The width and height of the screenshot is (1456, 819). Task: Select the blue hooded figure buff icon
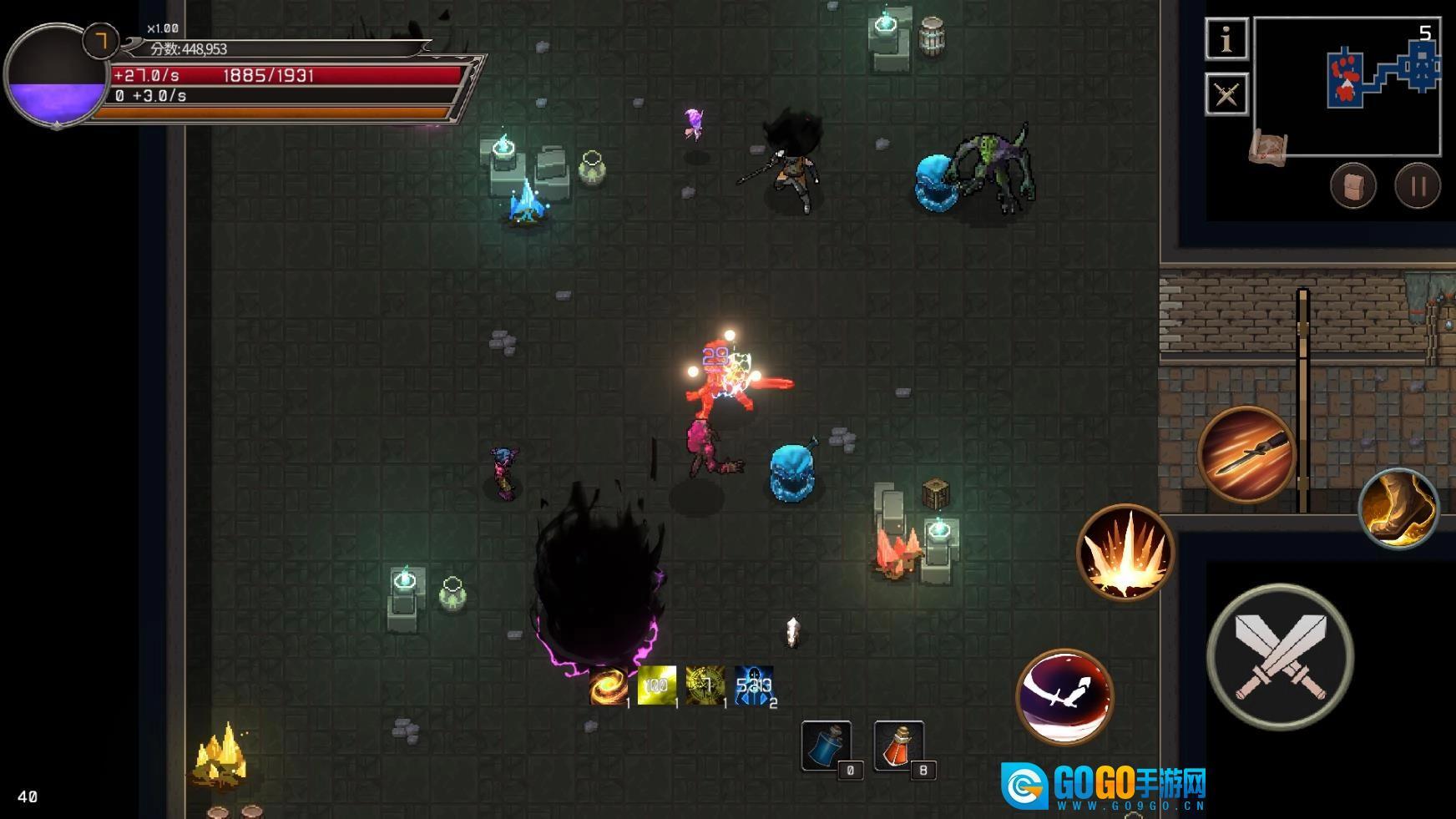click(753, 686)
